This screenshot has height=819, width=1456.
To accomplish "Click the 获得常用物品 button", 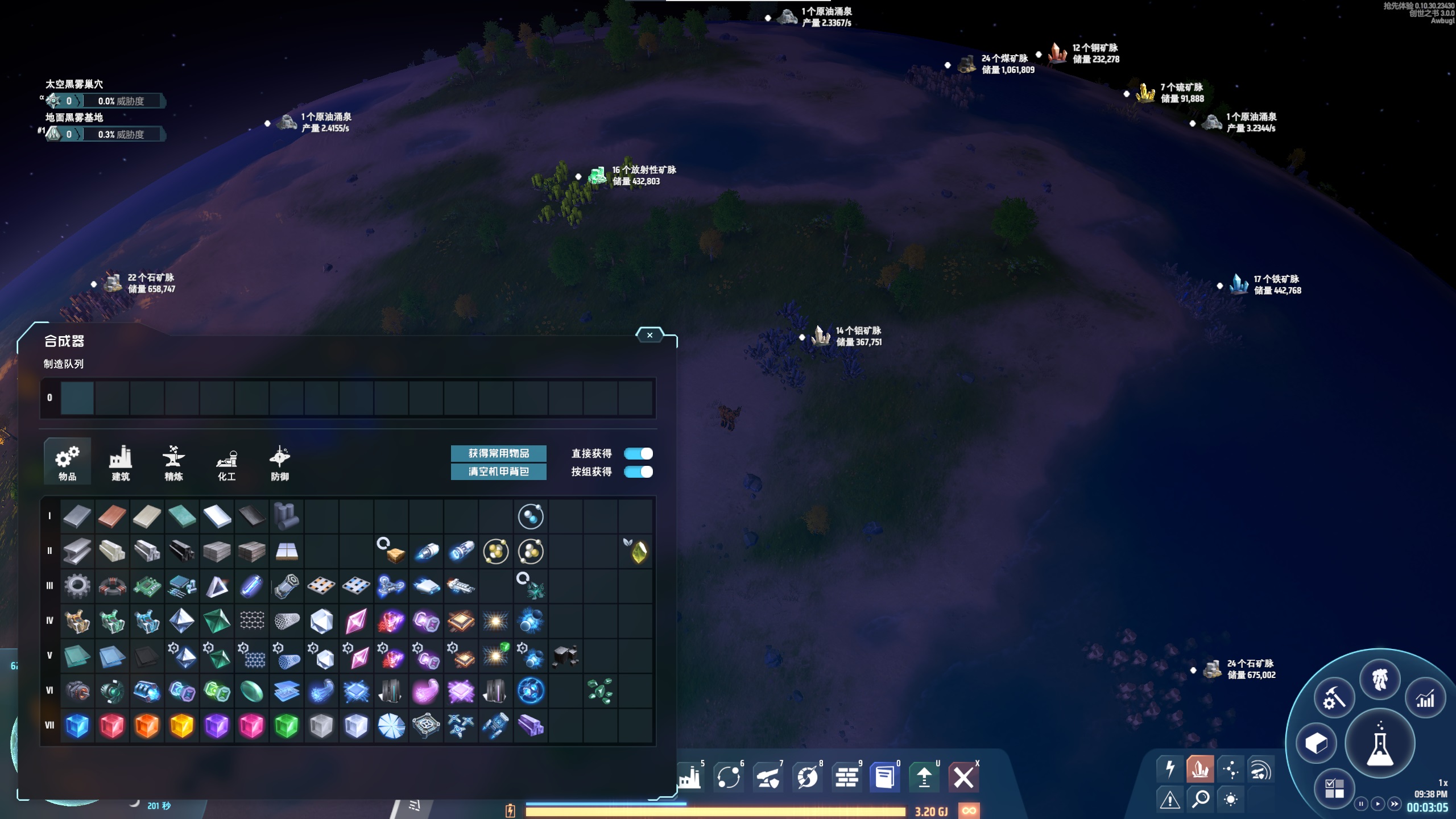I will point(498,453).
